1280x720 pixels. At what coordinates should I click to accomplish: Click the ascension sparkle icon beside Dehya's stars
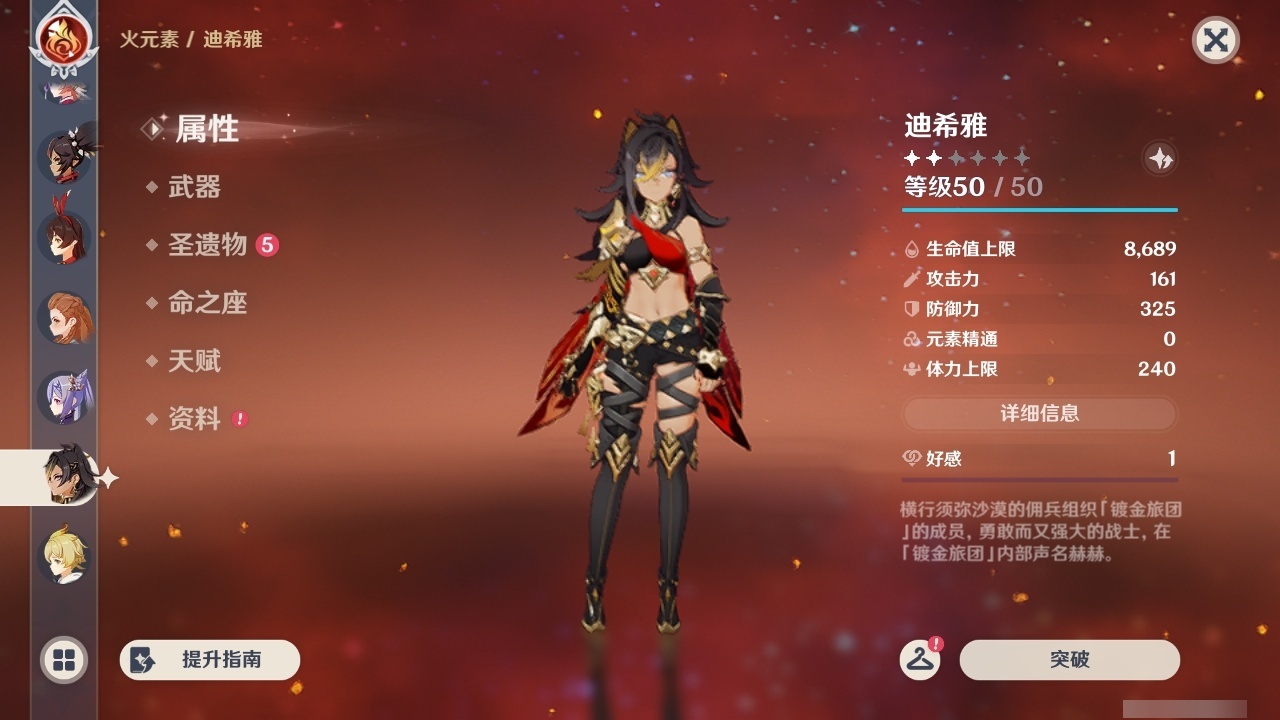[x=1159, y=158]
